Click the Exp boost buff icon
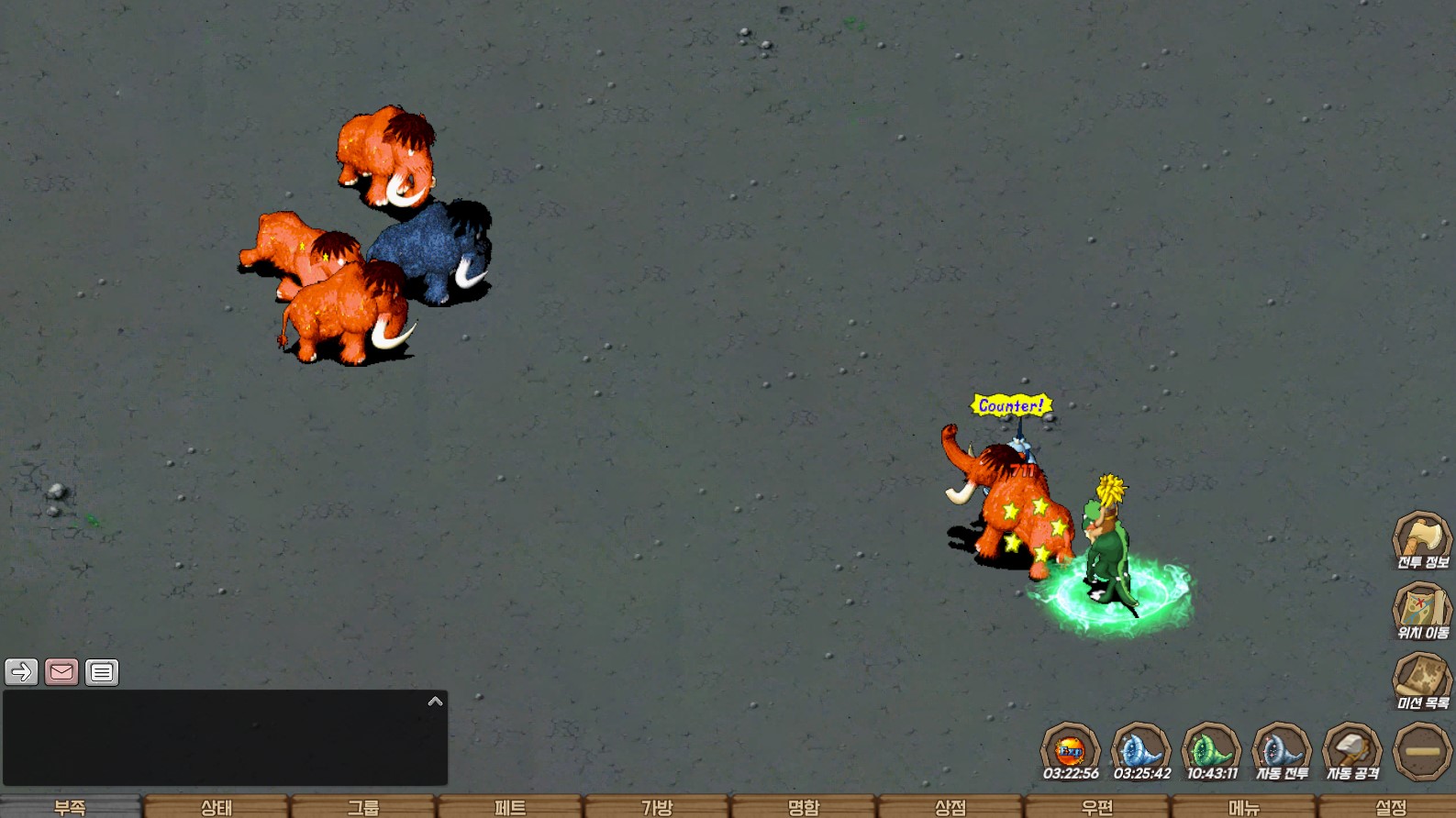The width and height of the screenshot is (1456, 818). (1070, 751)
